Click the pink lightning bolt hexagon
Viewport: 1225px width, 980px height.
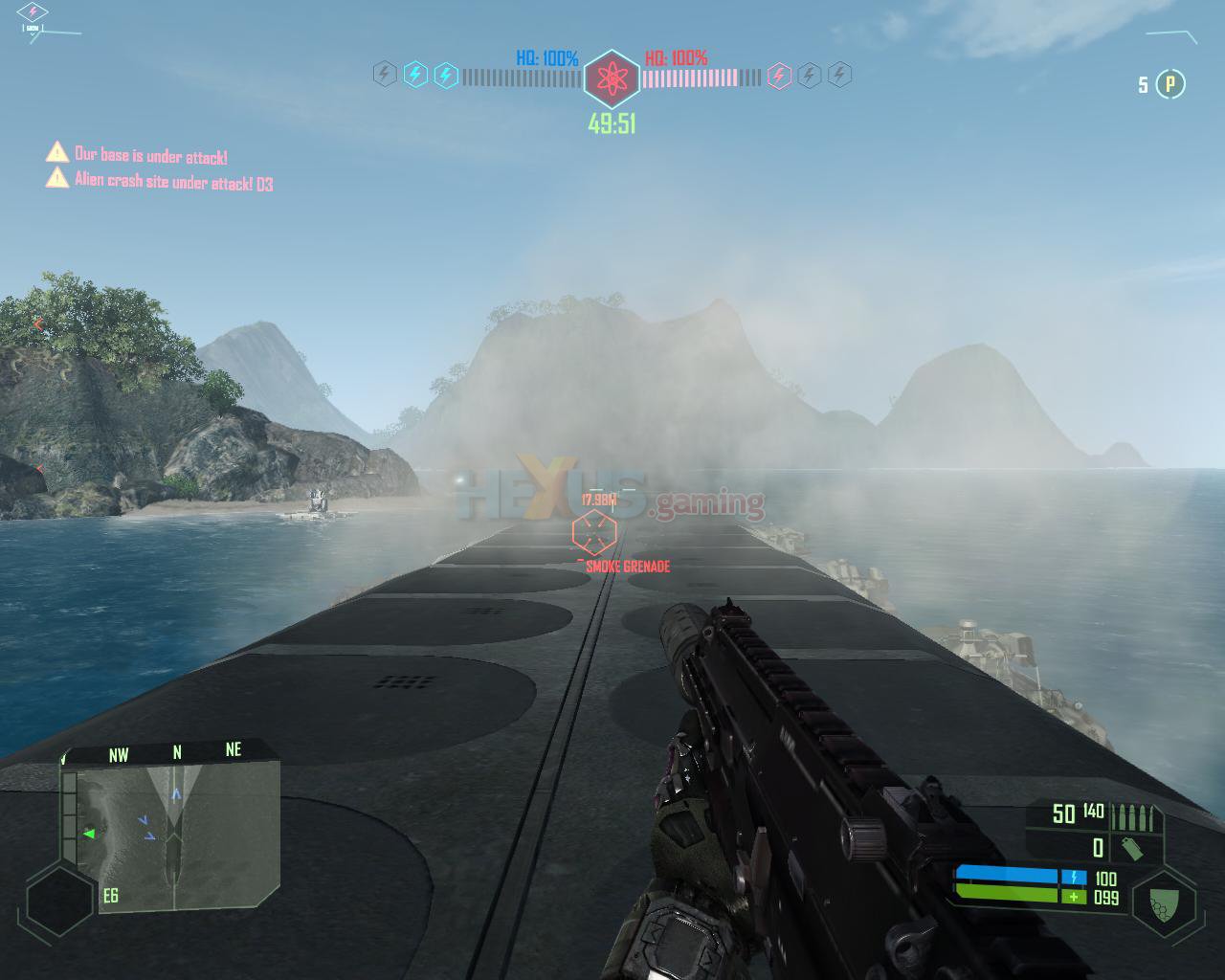pos(780,76)
